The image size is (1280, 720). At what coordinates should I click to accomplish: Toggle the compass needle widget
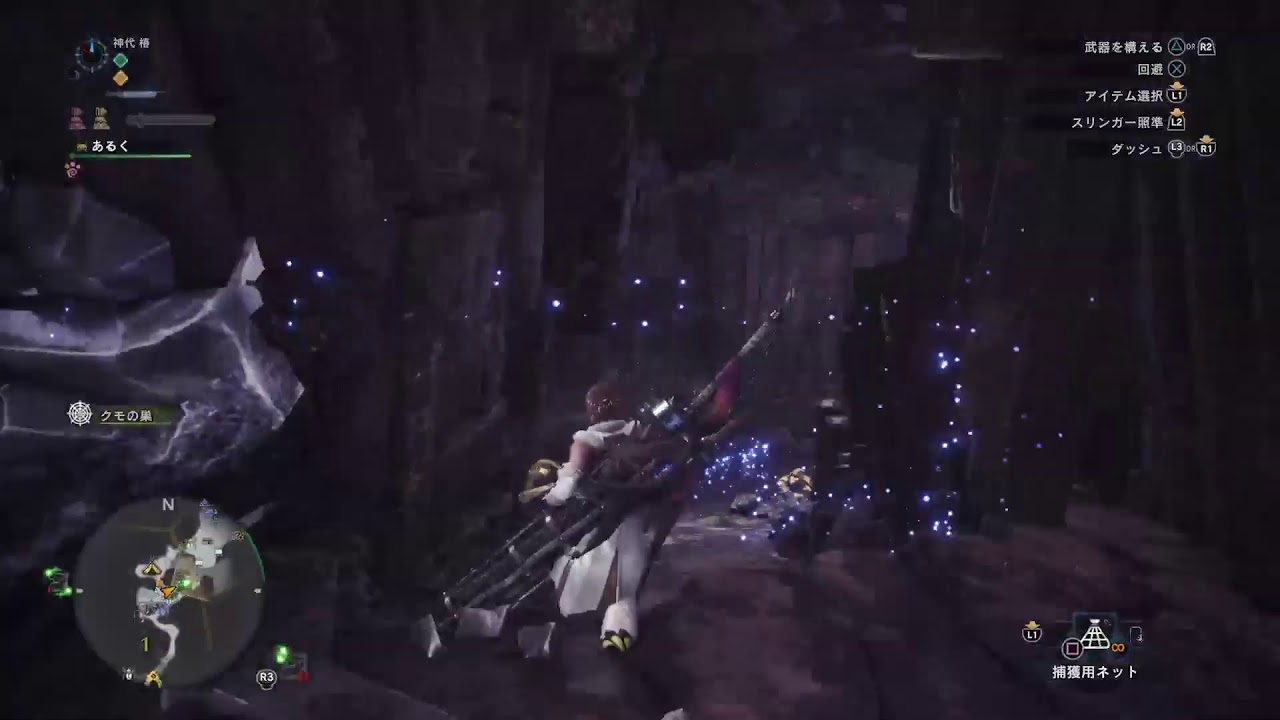(x=91, y=52)
